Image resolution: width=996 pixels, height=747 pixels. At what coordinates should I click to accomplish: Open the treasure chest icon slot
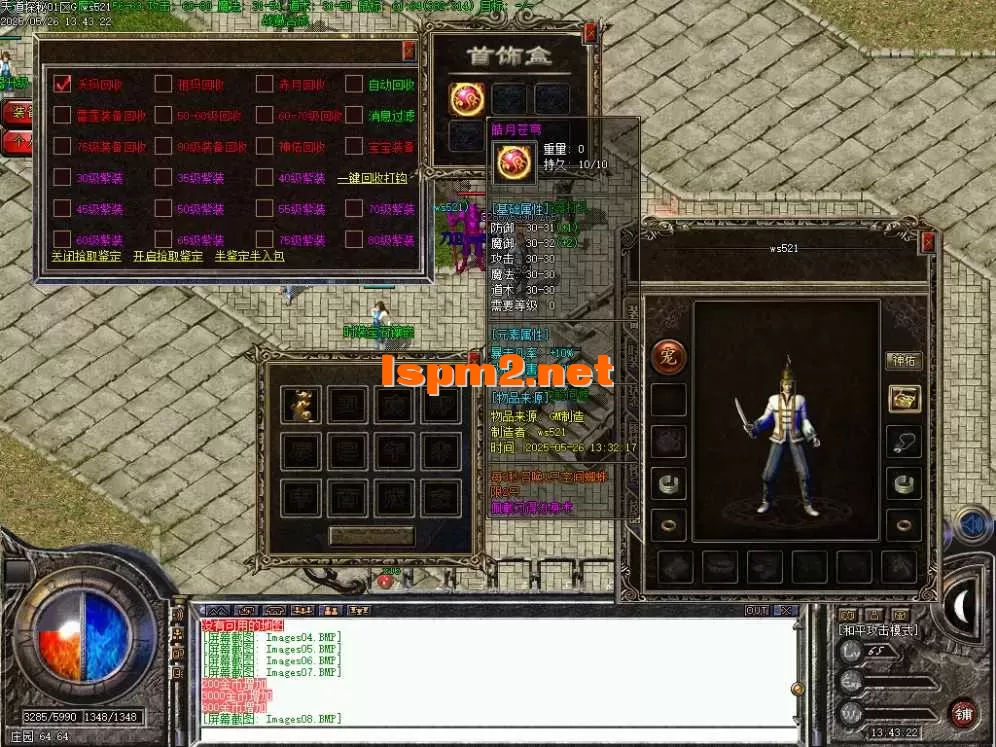coord(904,398)
